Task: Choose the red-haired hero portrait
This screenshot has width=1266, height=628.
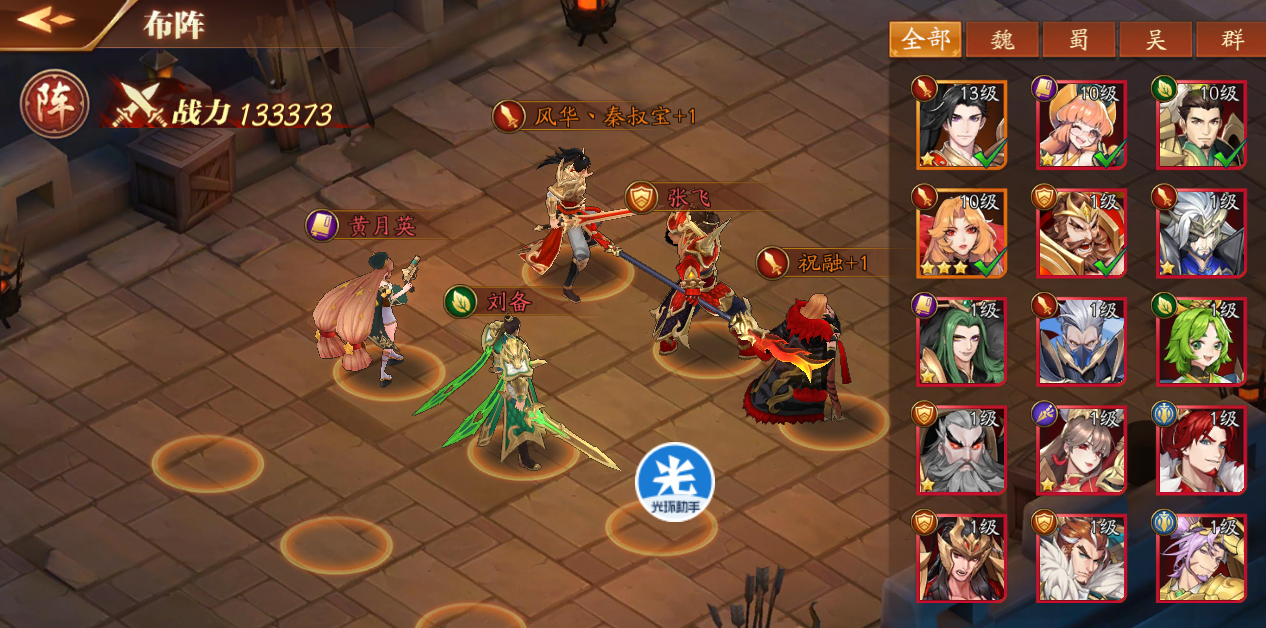Action: tap(1201, 450)
